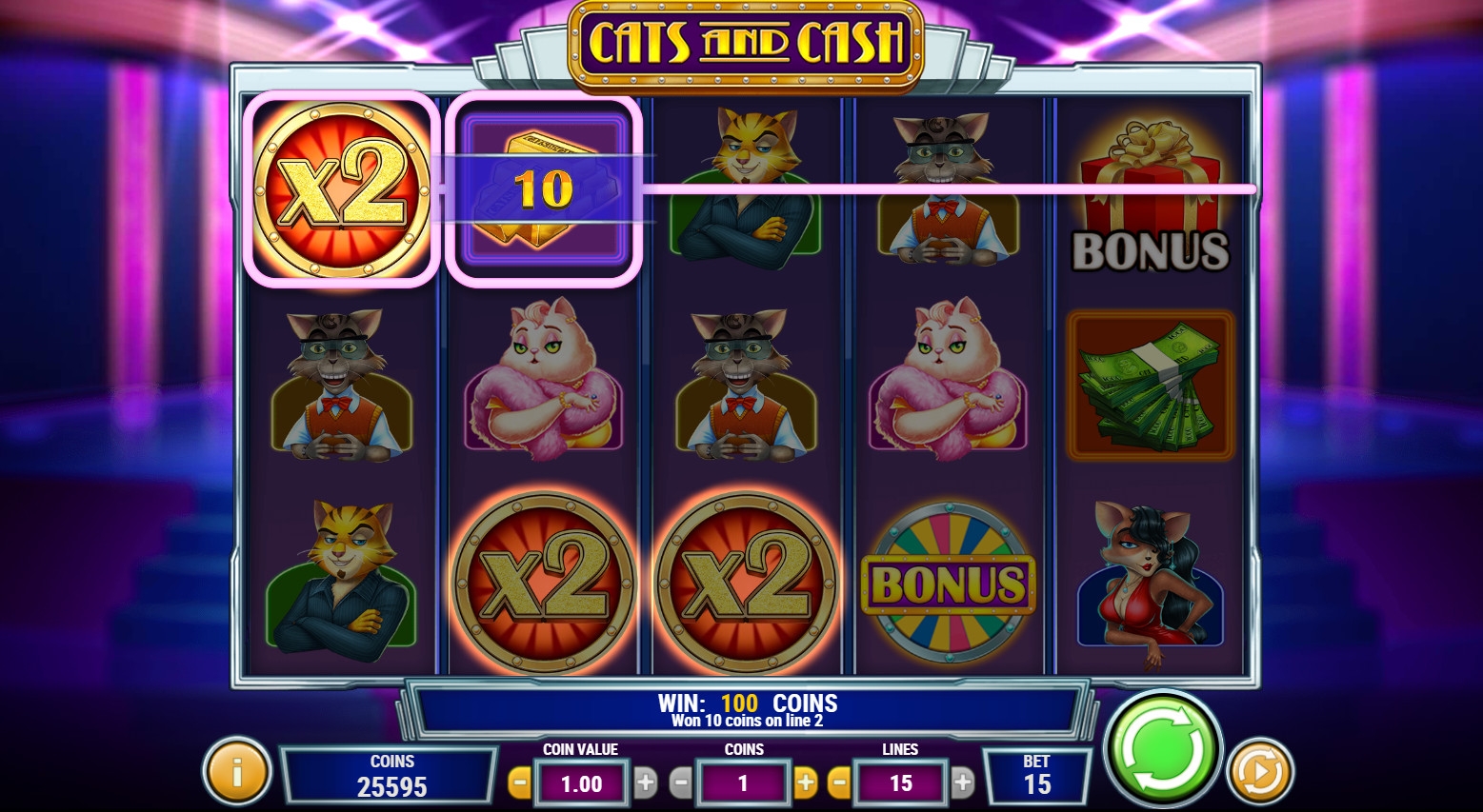This screenshot has width=1483, height=812.
Task: Open the paytable info button
Action: [x=236, y=771]
